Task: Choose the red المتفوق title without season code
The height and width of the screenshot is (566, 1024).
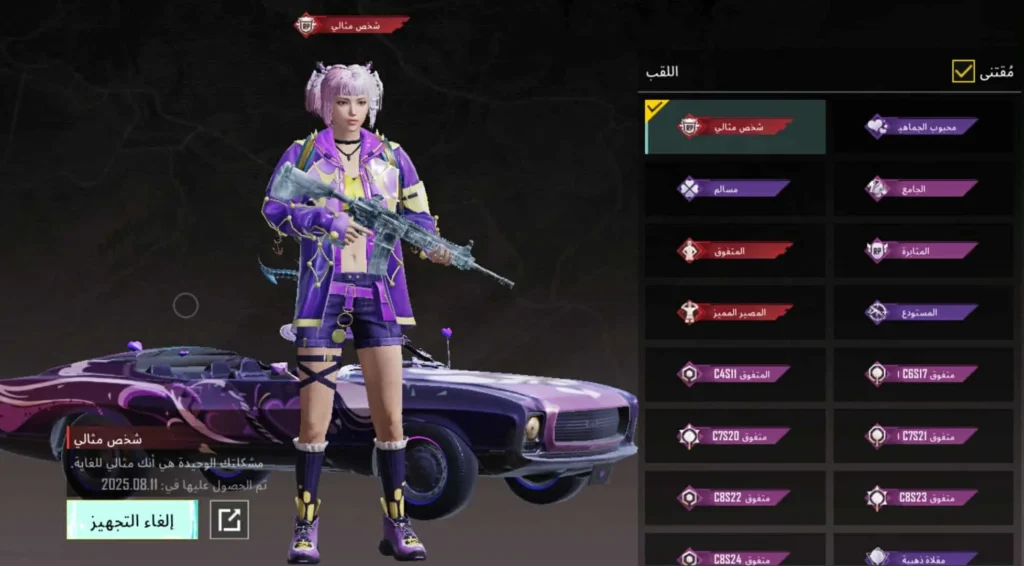Action: 735,250
